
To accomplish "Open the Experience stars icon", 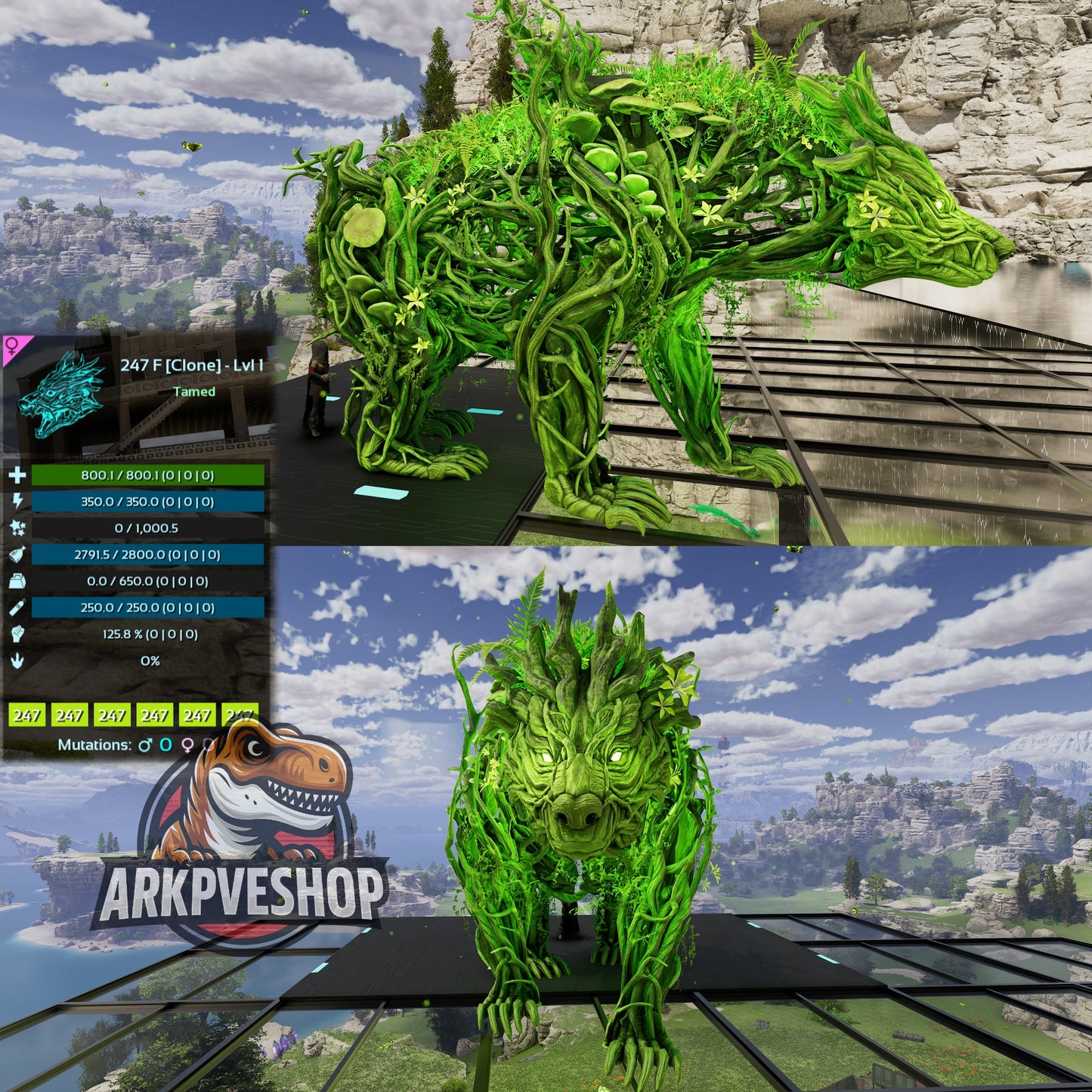I will pyautogui.click(x=18, y=527).
